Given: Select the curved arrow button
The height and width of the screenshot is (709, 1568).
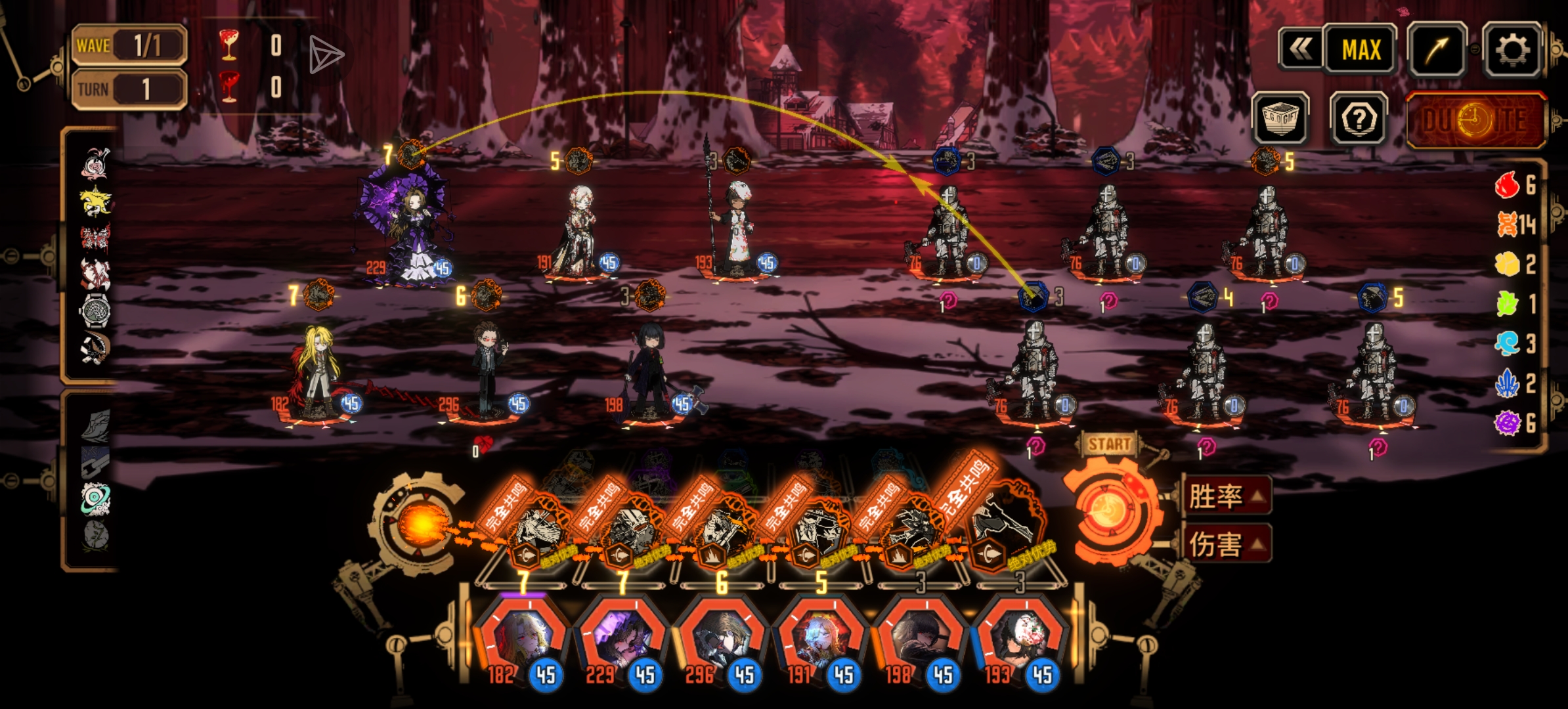Looking at the screenshot, I should pyautogui.click(x=1437, y=50).
